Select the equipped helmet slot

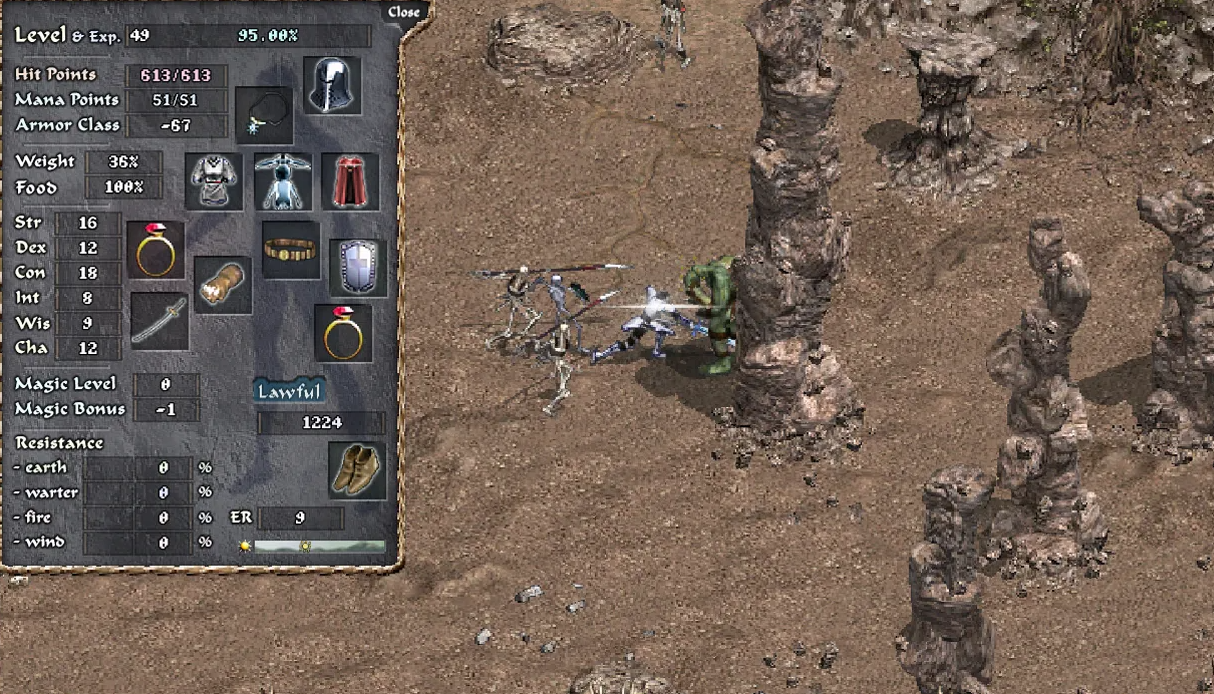332,85
